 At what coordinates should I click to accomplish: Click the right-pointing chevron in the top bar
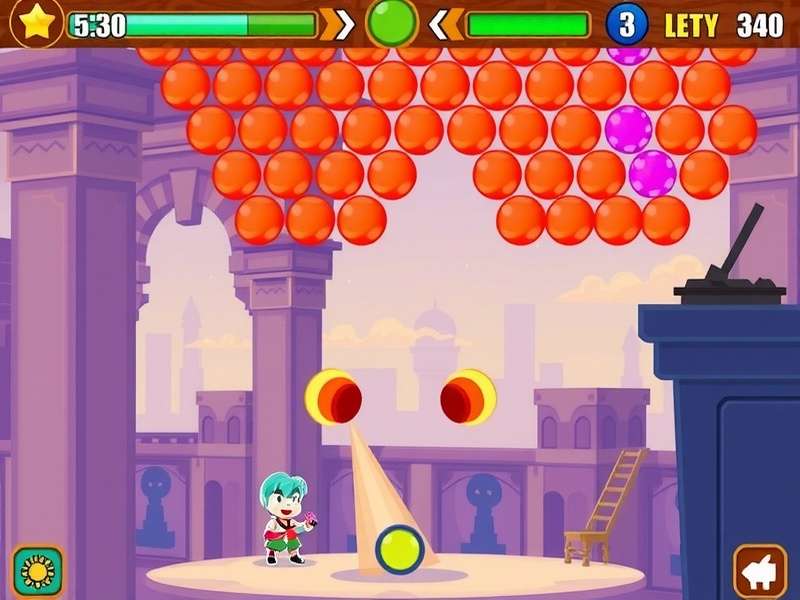341,25
